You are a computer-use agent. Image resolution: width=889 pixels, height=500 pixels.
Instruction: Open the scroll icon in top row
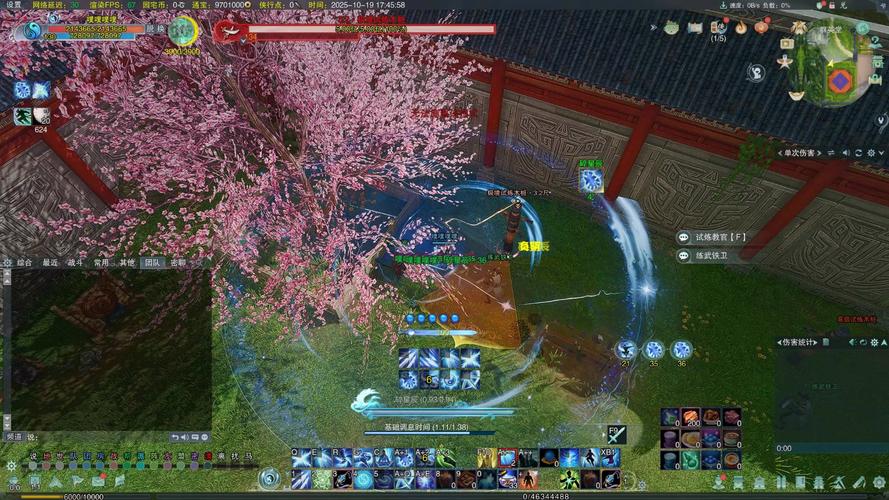697,28
